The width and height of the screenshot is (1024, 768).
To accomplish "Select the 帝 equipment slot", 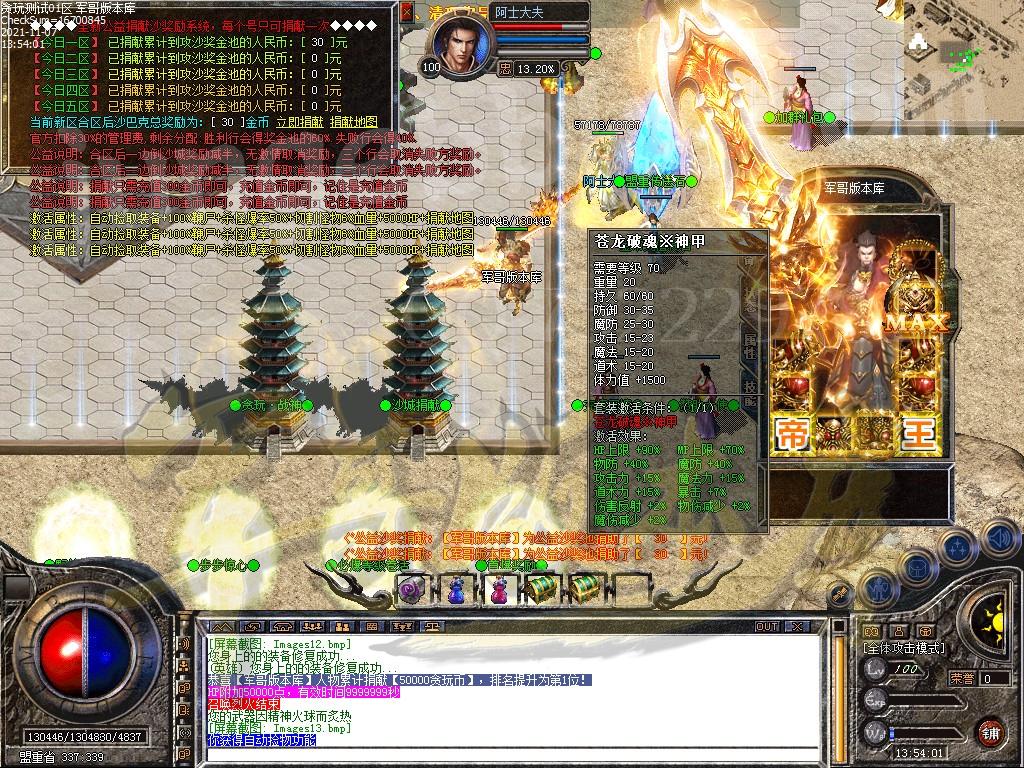I will (x=793, y=435).
